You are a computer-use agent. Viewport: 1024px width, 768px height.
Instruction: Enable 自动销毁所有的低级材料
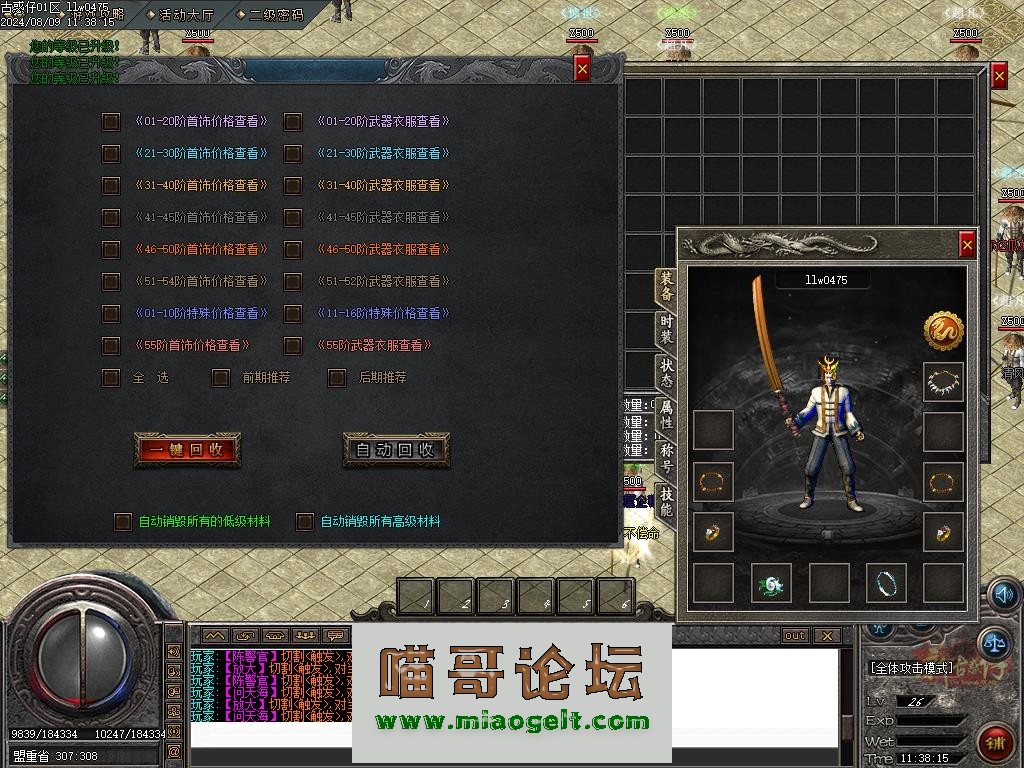tap(122, 521)
